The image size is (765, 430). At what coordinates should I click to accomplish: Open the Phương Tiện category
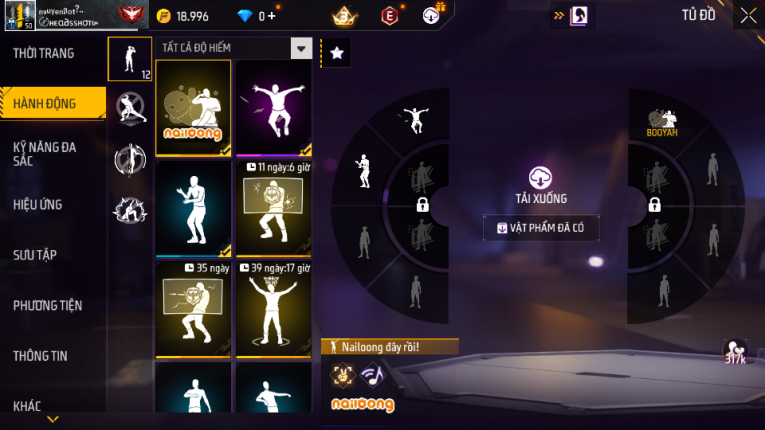point(47,305)
